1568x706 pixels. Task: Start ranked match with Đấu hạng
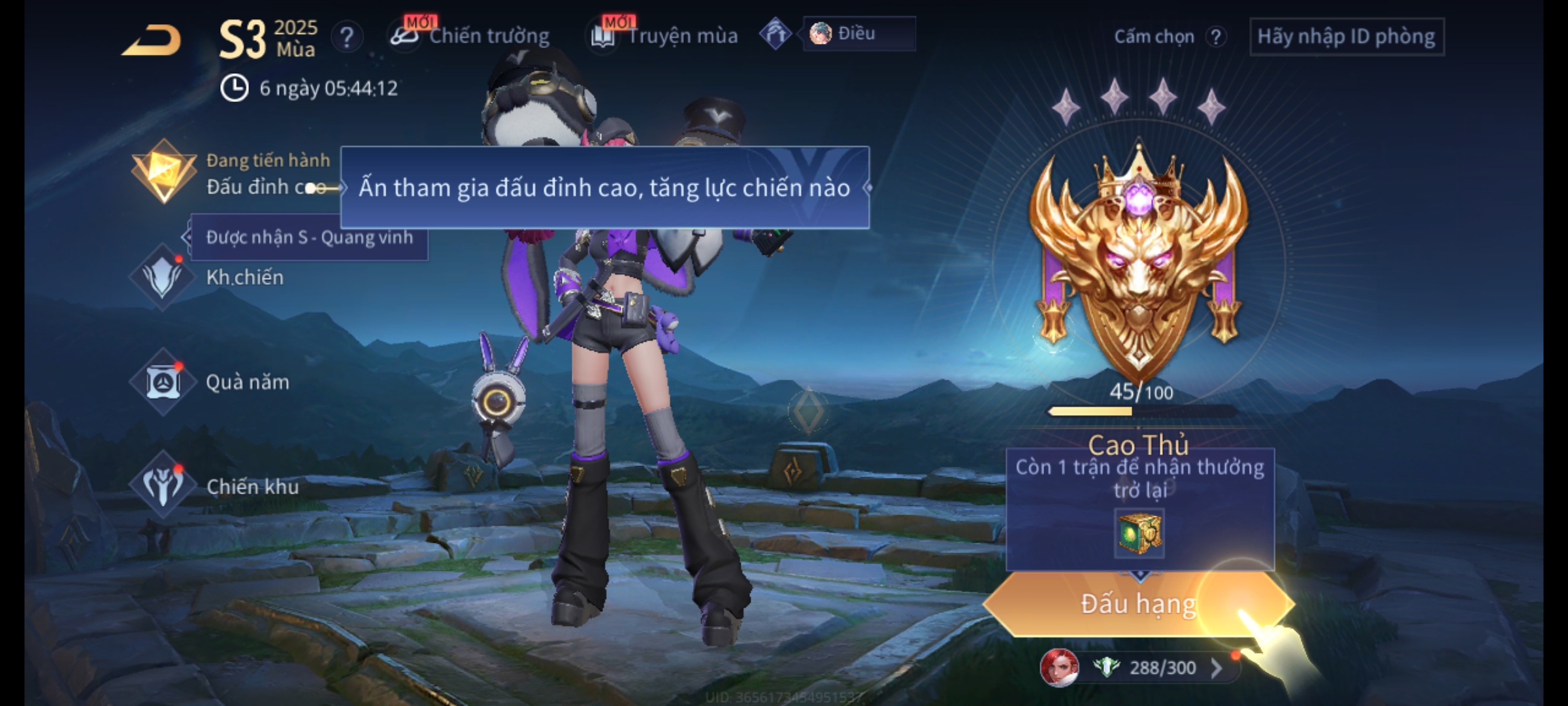tap(1138, 604)
